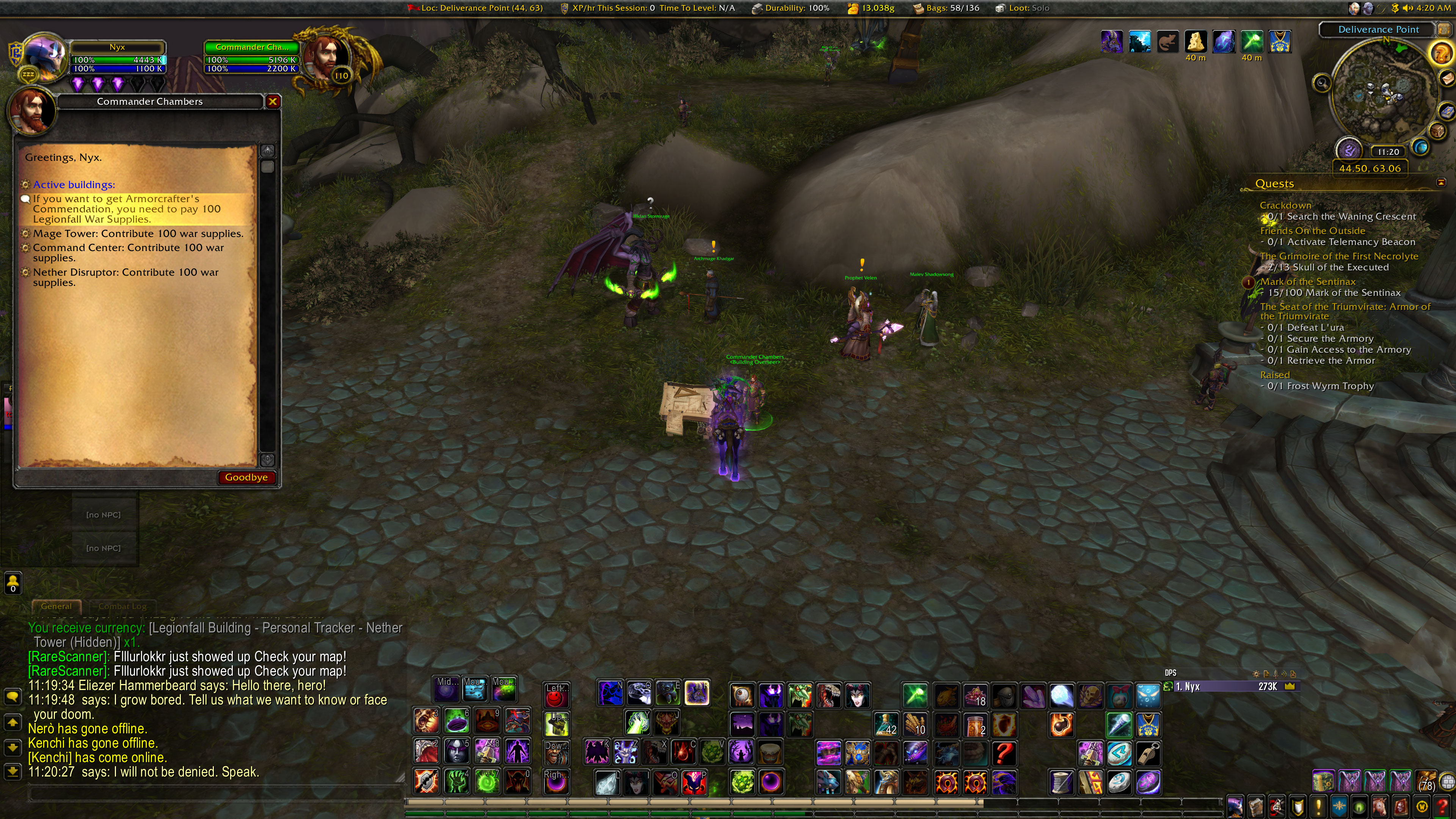Select the Raised quest entry
Image resolution: width=1456 pixels, height=819 pixels.
point(1274,375)
